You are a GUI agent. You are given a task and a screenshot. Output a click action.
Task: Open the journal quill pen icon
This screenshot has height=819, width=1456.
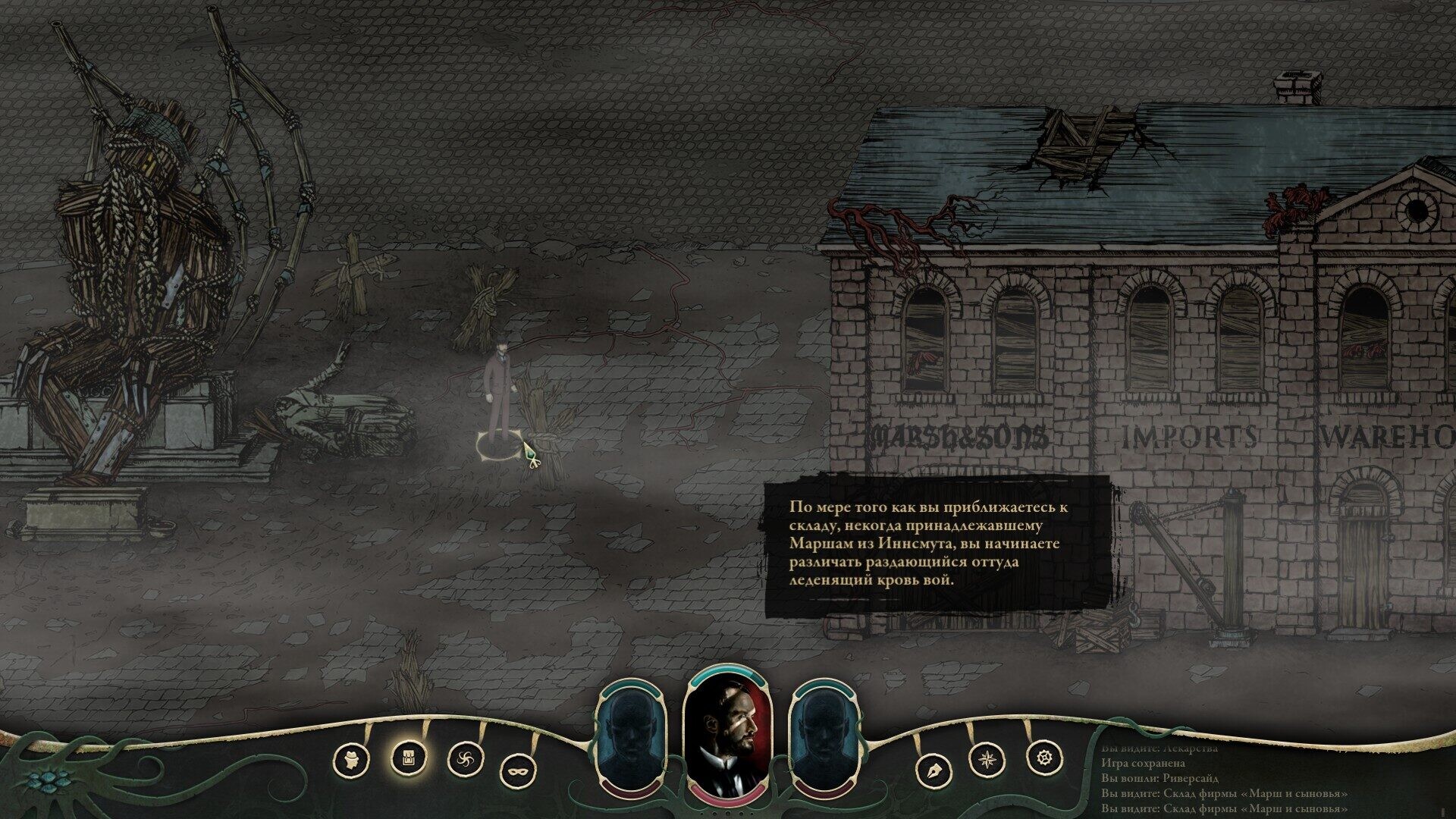[x=934, y=771]
